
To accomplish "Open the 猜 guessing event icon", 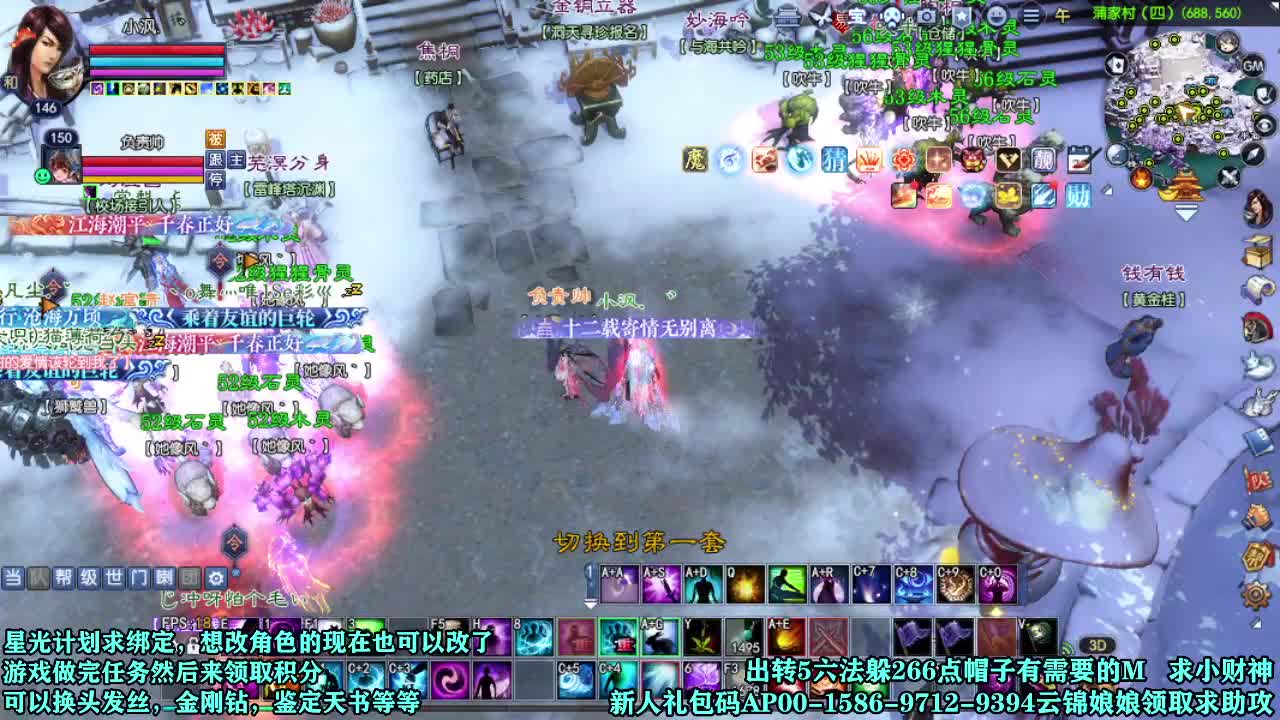I will pyautogui.click(x=834, y=159).
